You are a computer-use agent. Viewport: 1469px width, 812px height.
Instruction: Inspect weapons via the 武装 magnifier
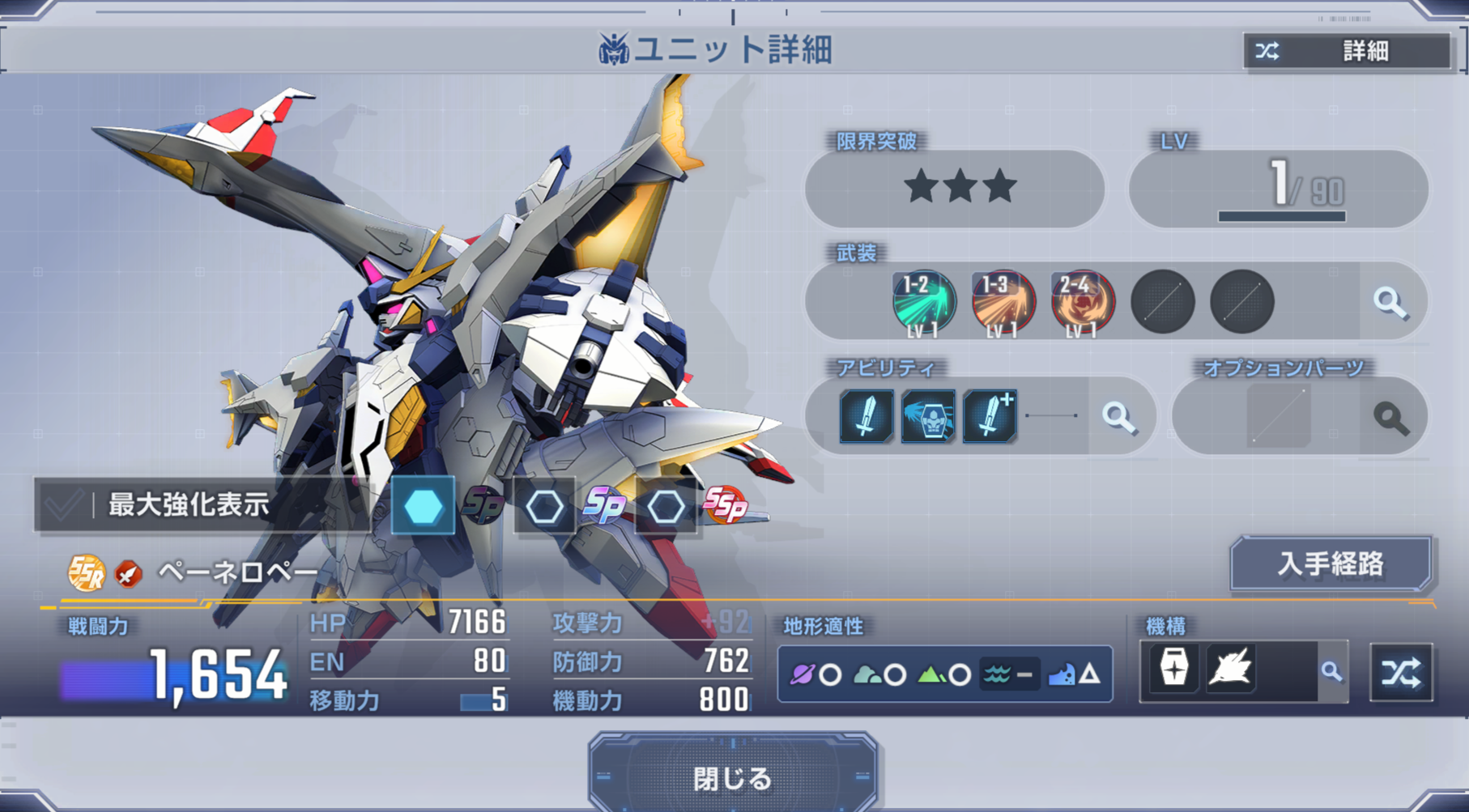tap(1390, 302)
